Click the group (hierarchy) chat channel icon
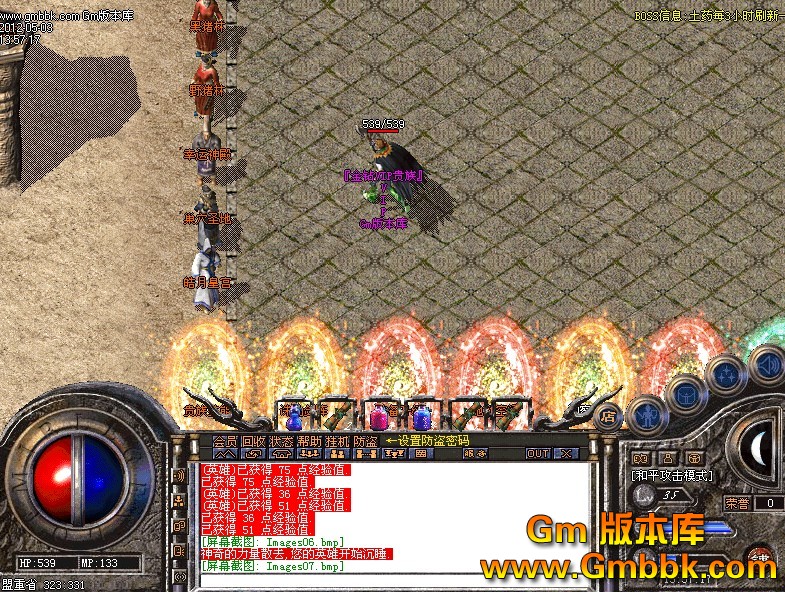785x592 pixels. point(179,502)
